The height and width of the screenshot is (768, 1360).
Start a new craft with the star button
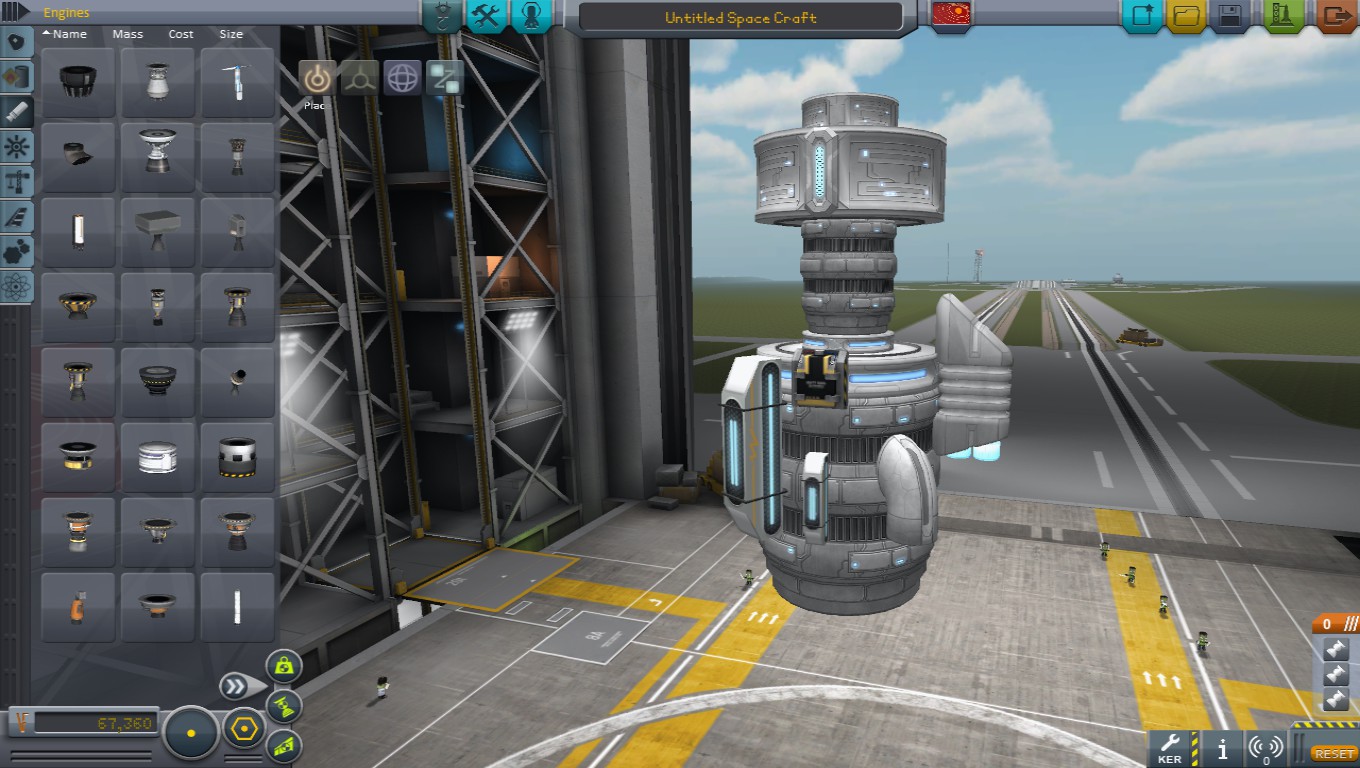tap(1142, 16)
